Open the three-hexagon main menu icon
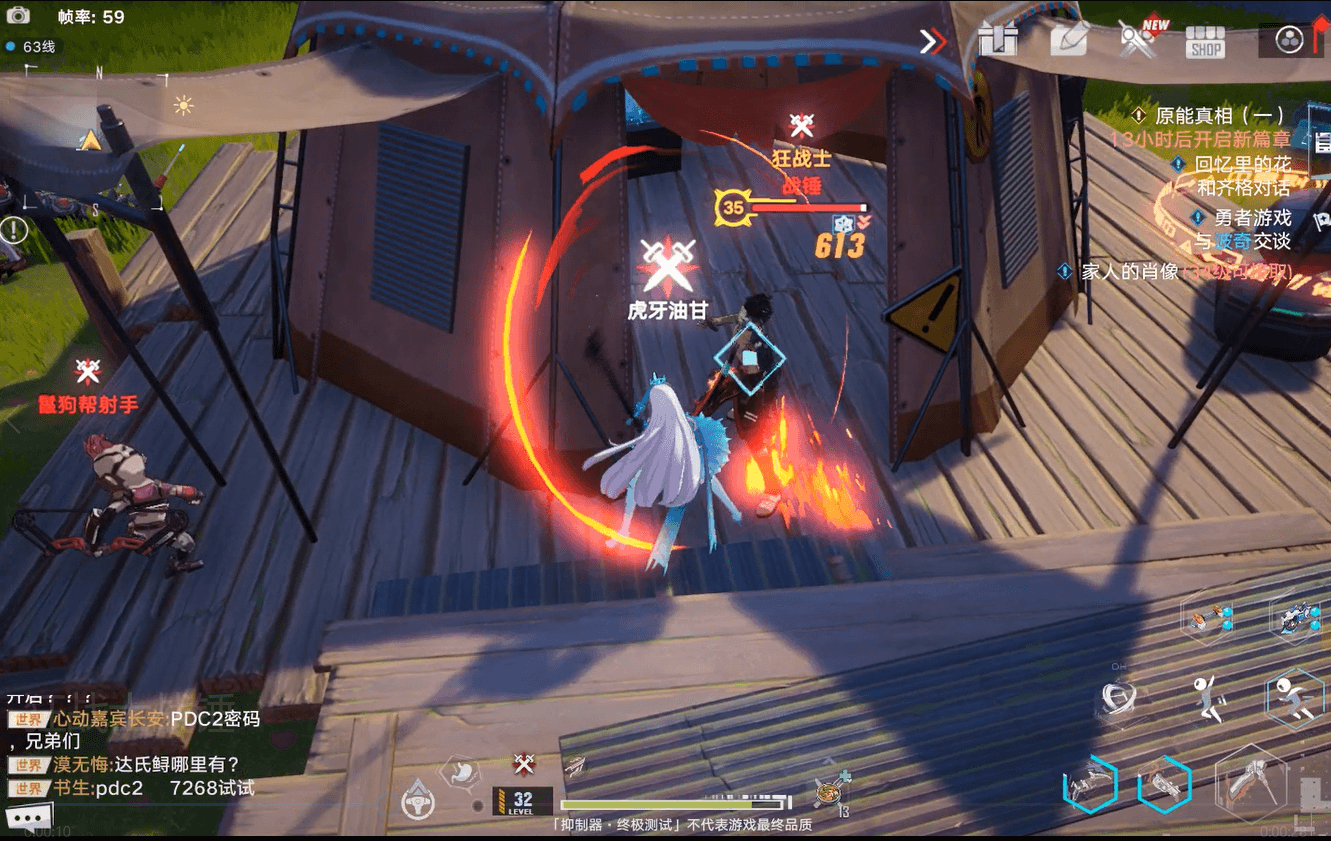 1290,40
